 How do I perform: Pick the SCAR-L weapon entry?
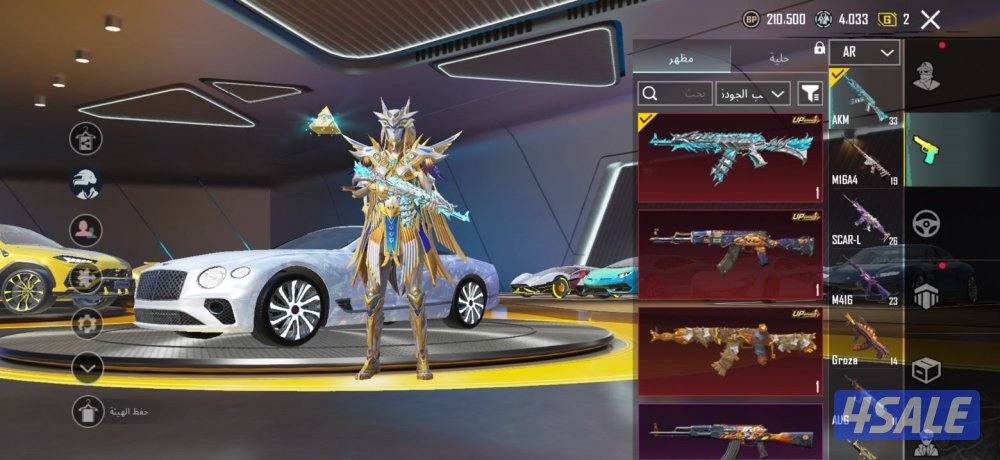864,219
